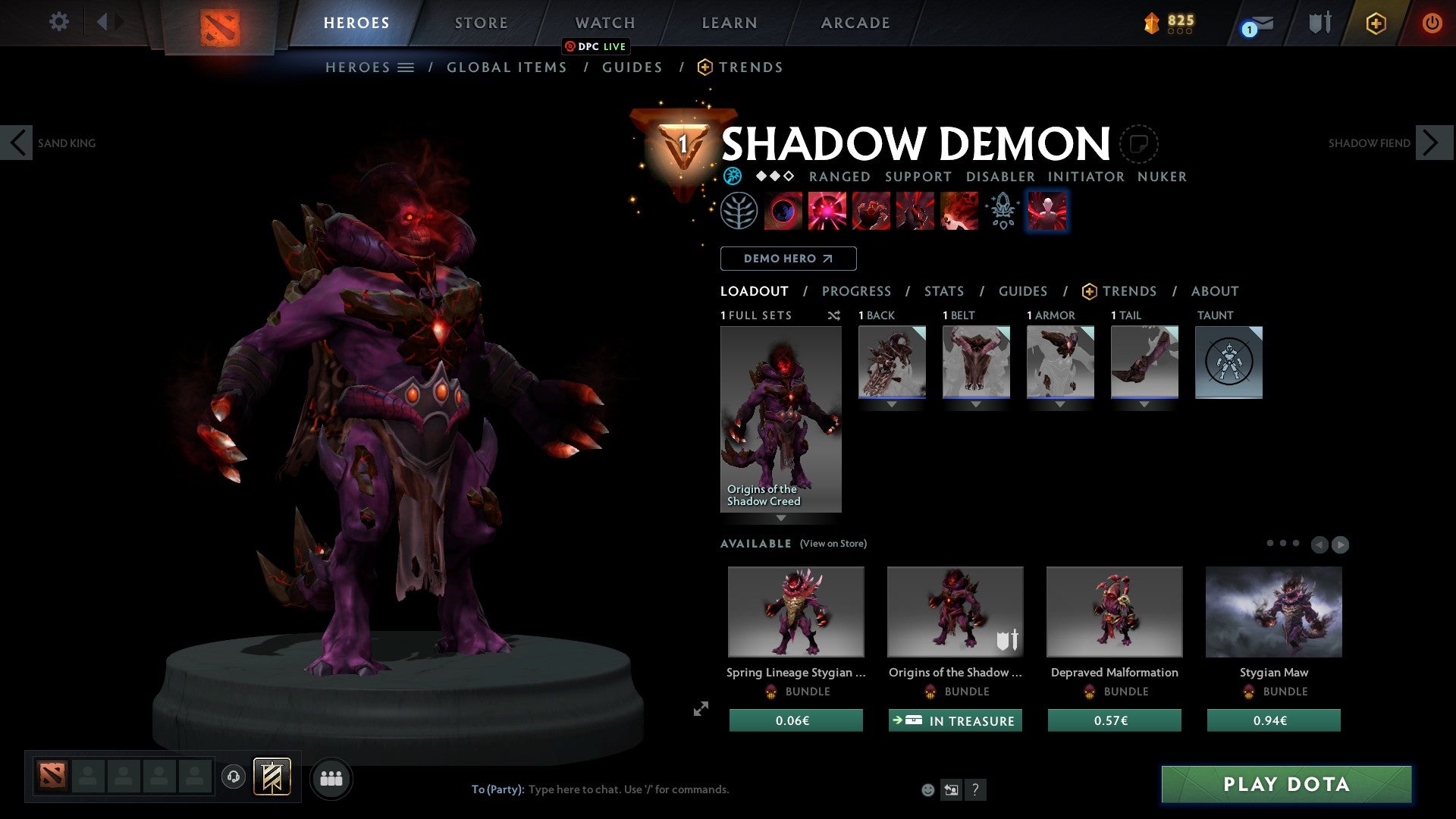
Task: Select the Disseminate persona ability icon
Action: 1003,212
